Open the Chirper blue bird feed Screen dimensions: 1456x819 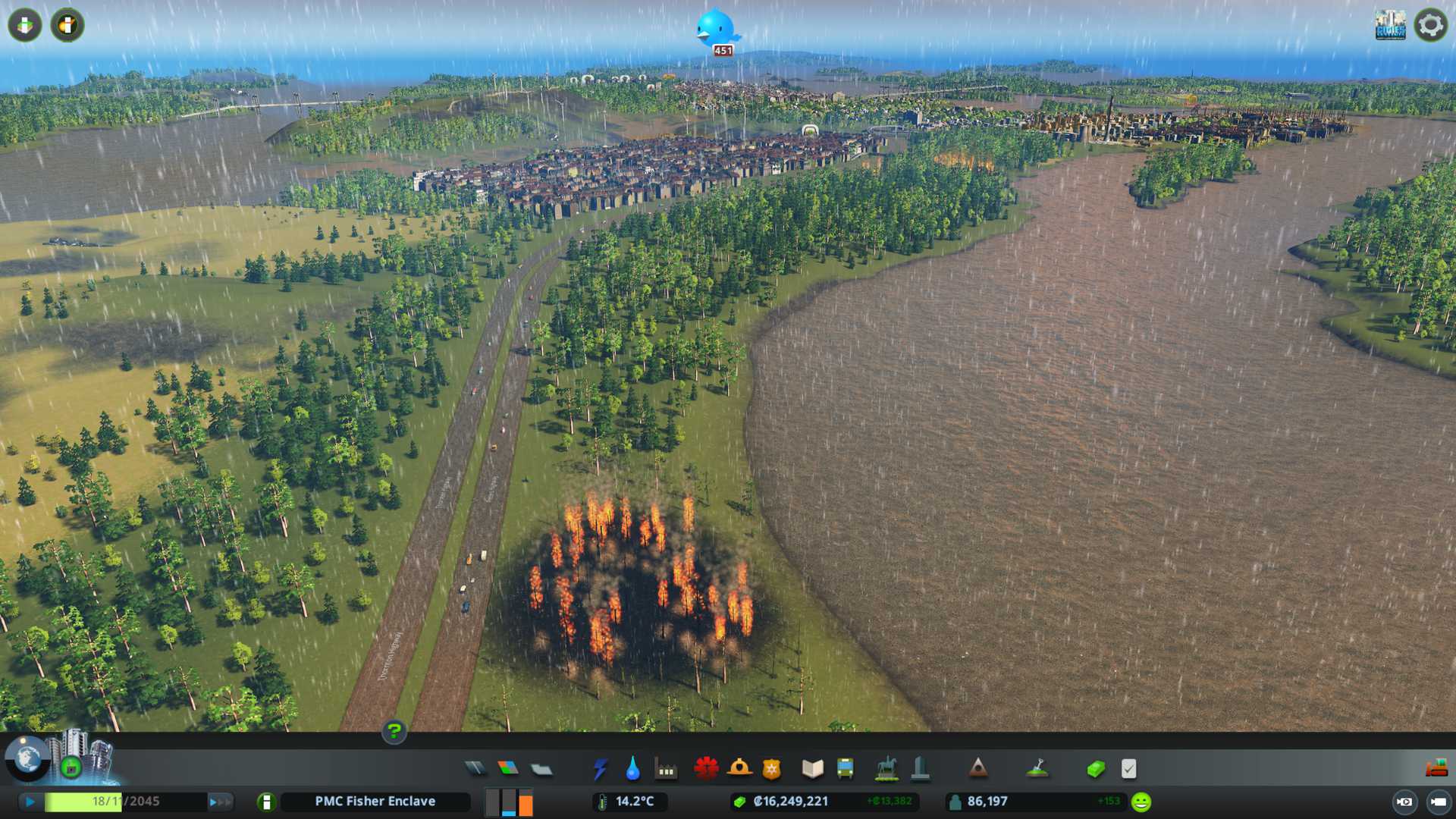click(x=716, y=29)
